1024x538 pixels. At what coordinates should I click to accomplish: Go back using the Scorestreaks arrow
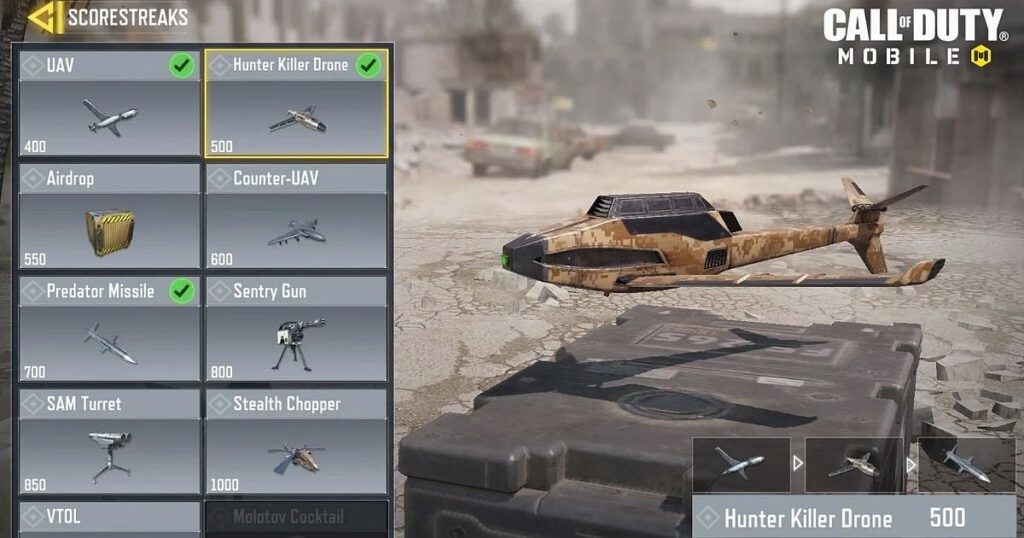(46, 17)
